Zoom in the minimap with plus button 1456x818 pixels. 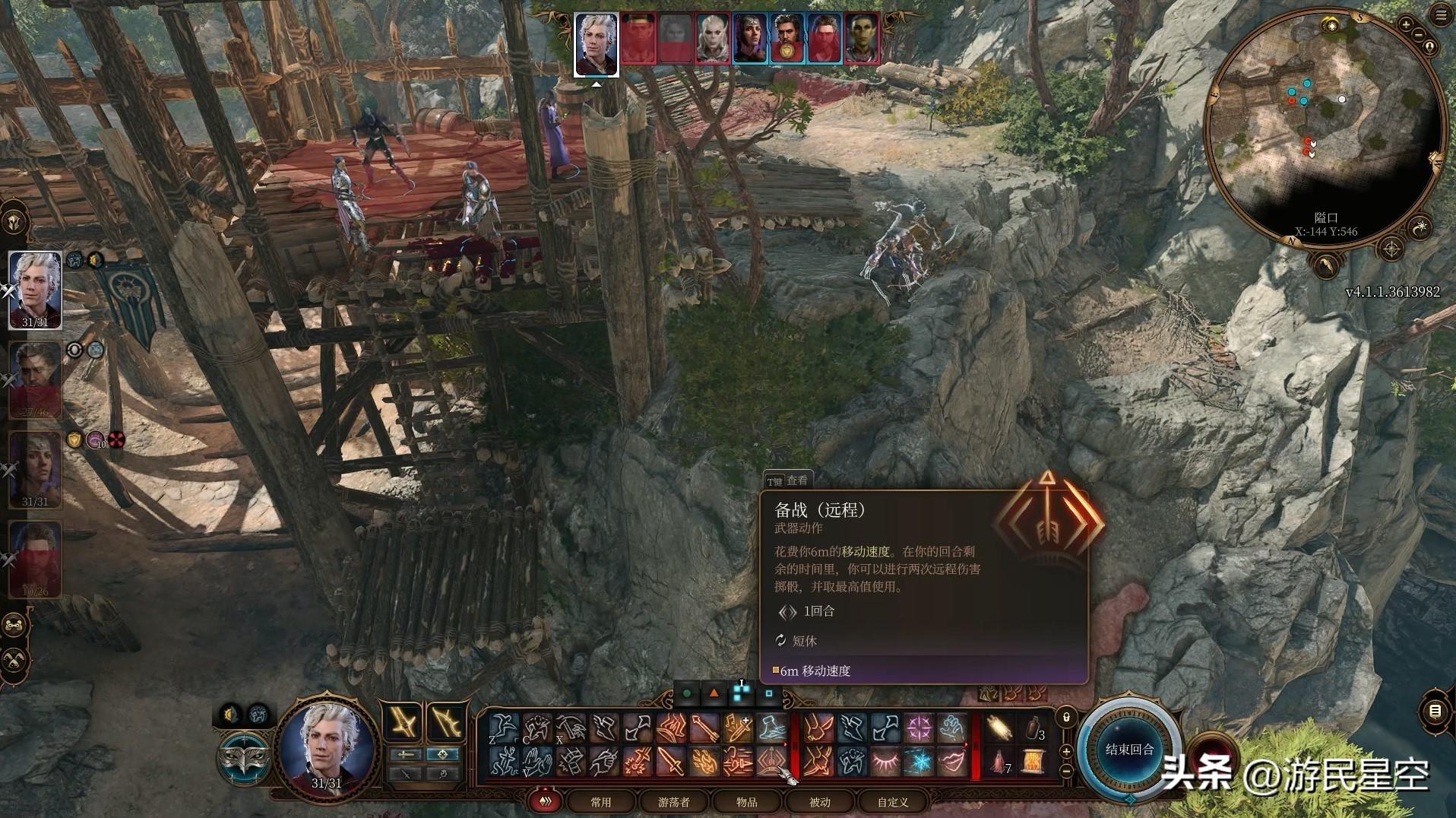[x=1406, y=25]
